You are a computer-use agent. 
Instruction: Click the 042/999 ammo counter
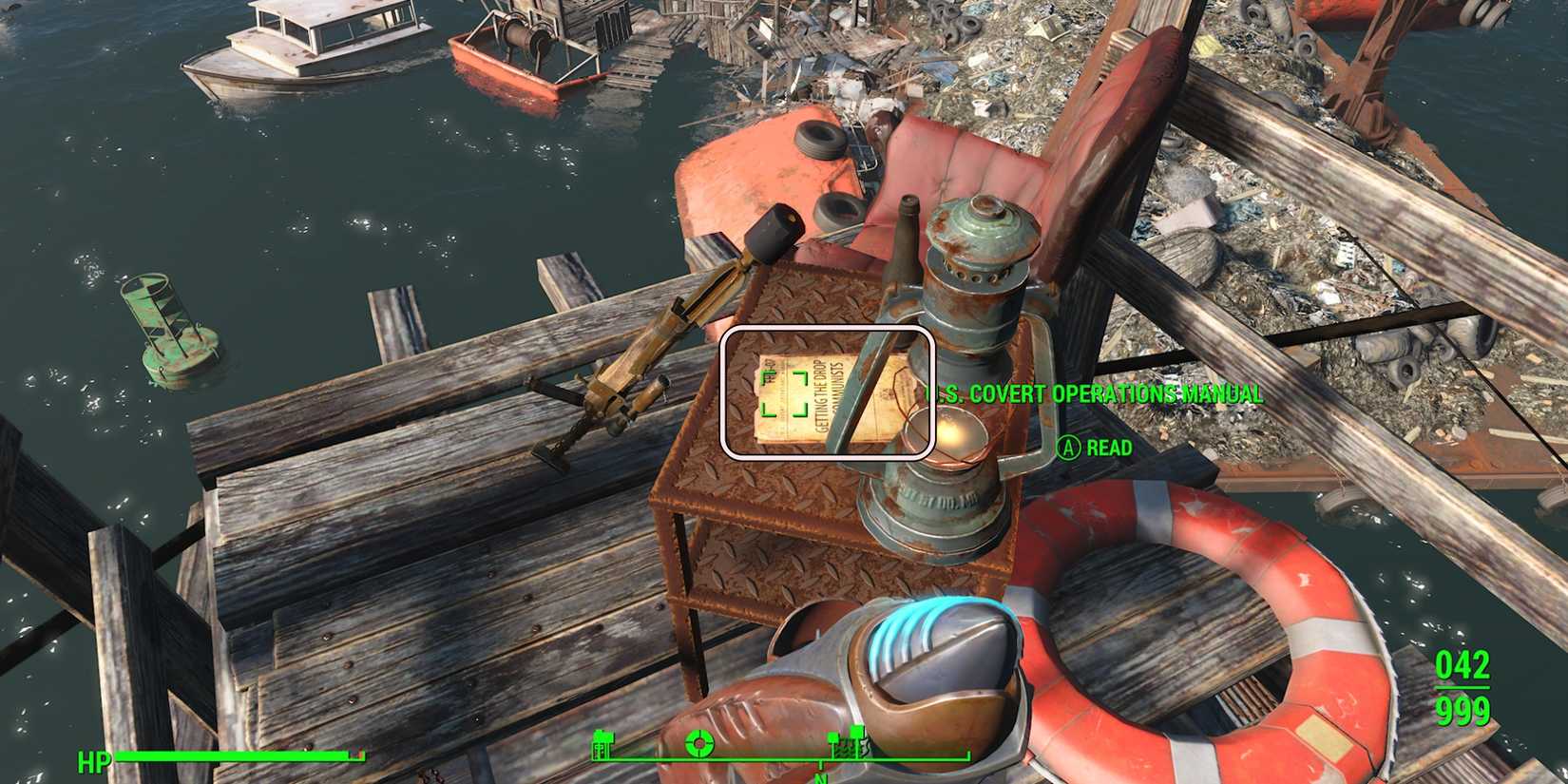tap(1464, 689)
